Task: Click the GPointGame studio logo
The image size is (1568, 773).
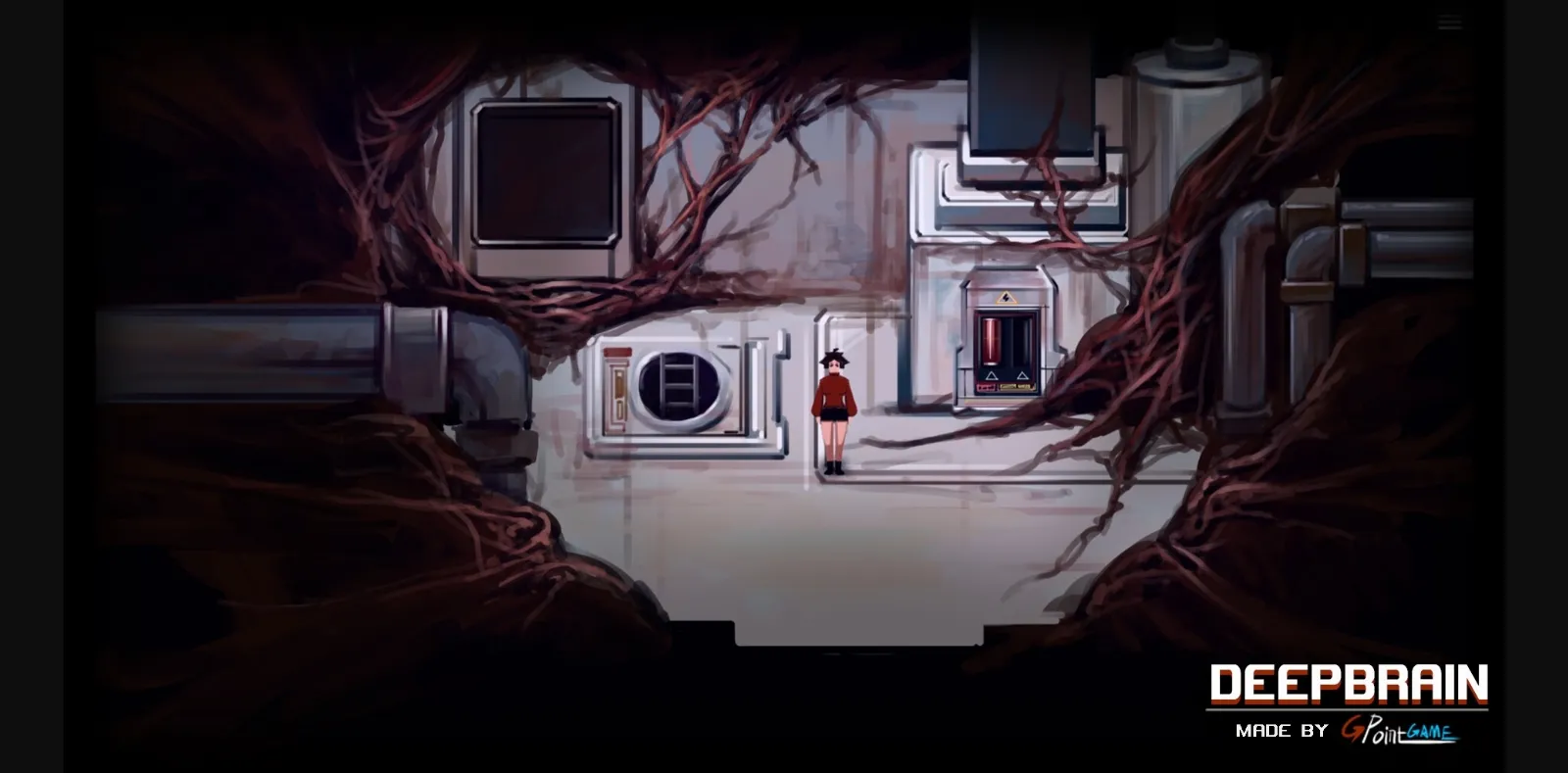Action: (1399, 731)
